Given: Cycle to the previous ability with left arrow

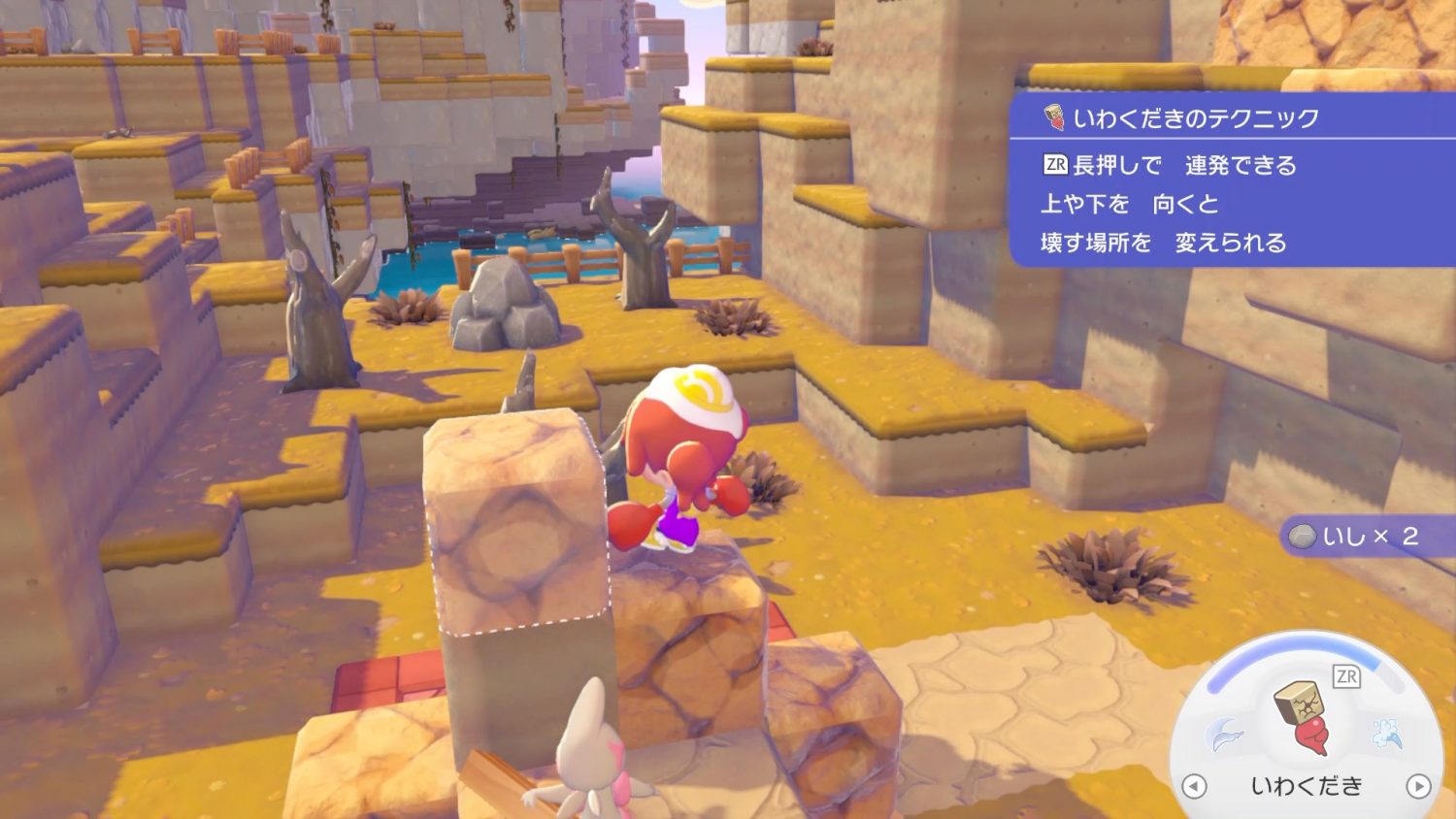Looking at the screenshot, I should click(x=1194, y=786).
